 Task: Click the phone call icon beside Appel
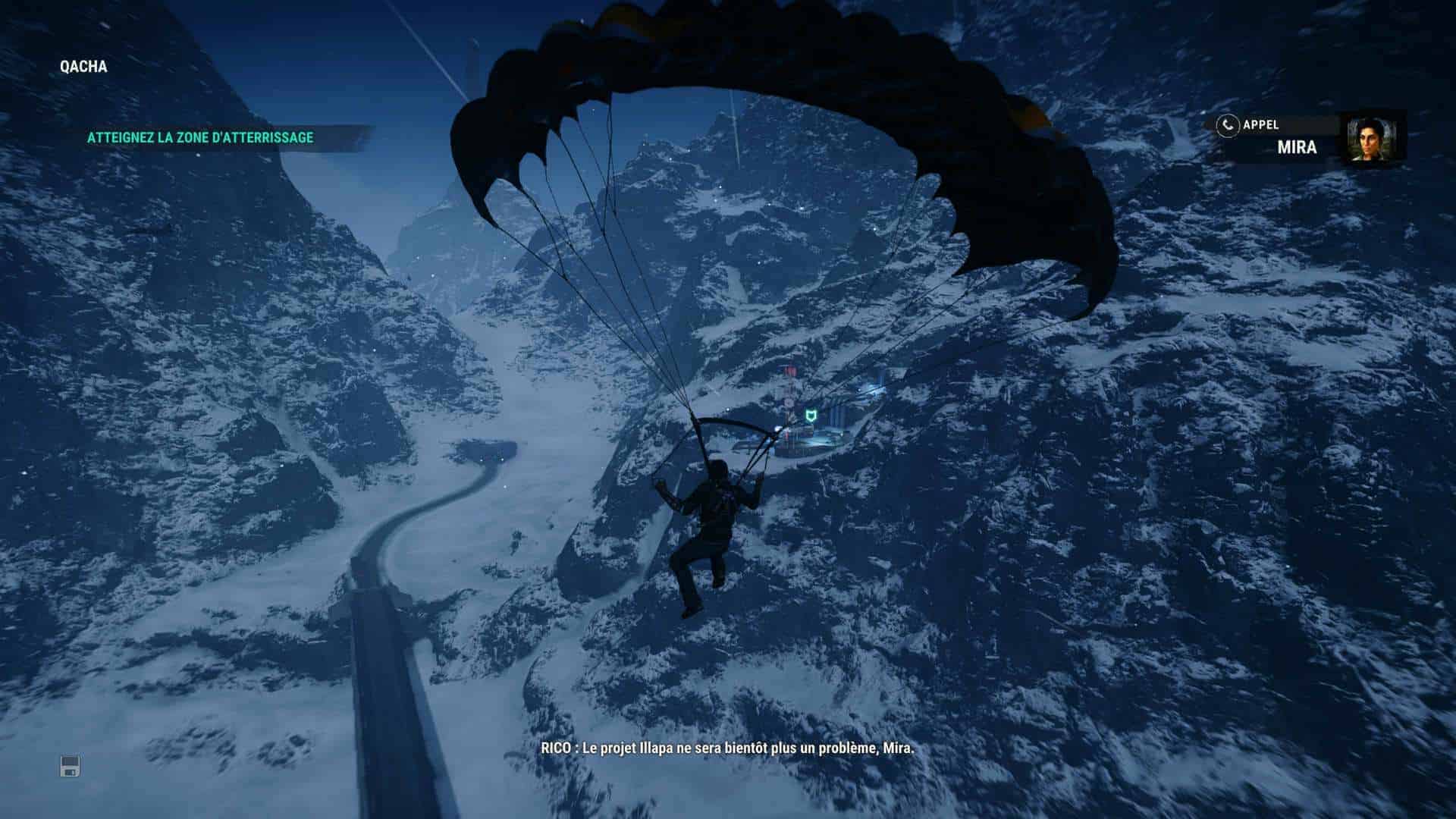1227,125
